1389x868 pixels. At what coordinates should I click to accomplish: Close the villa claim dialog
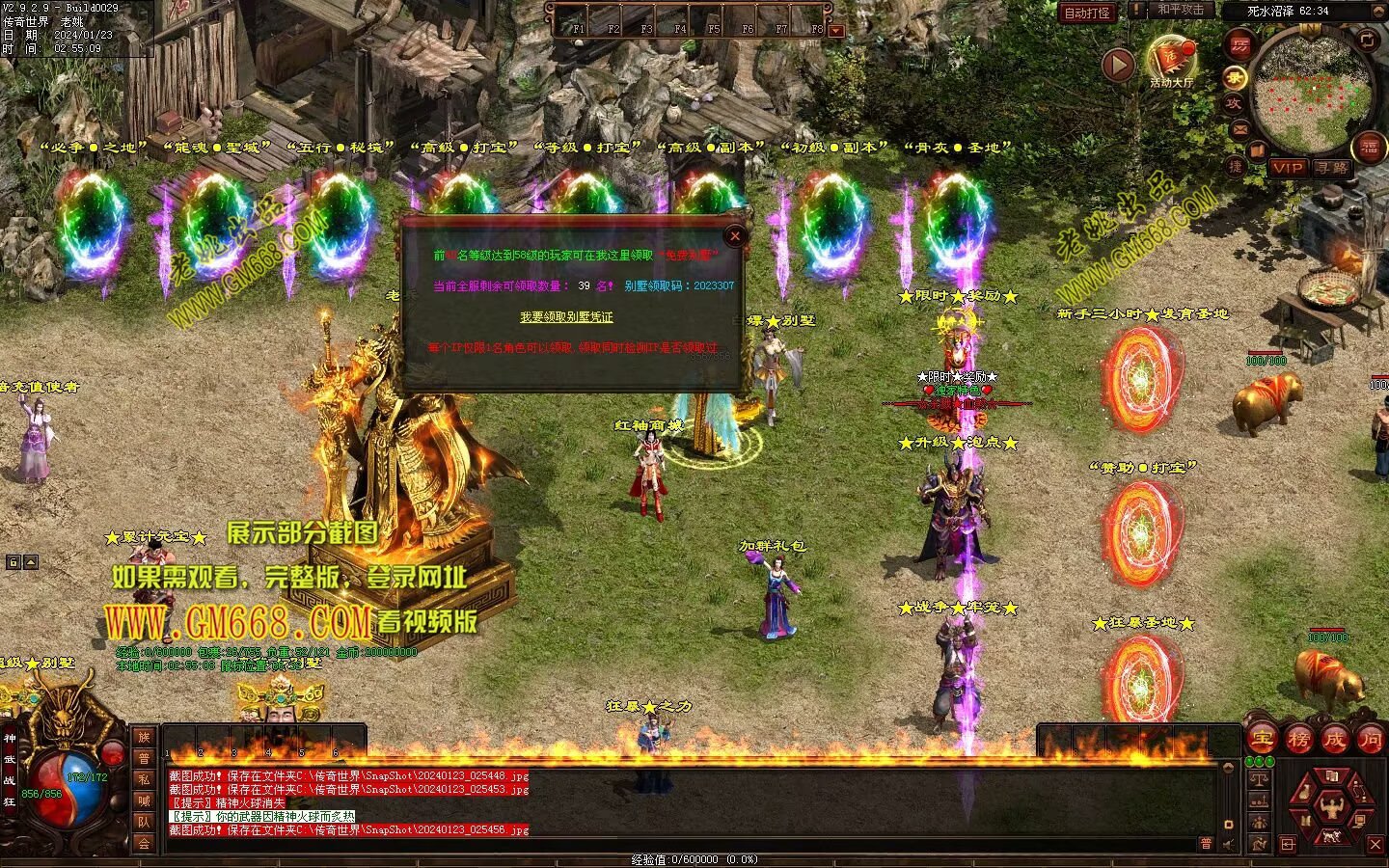pyautogui.click(x=735, y=235)
